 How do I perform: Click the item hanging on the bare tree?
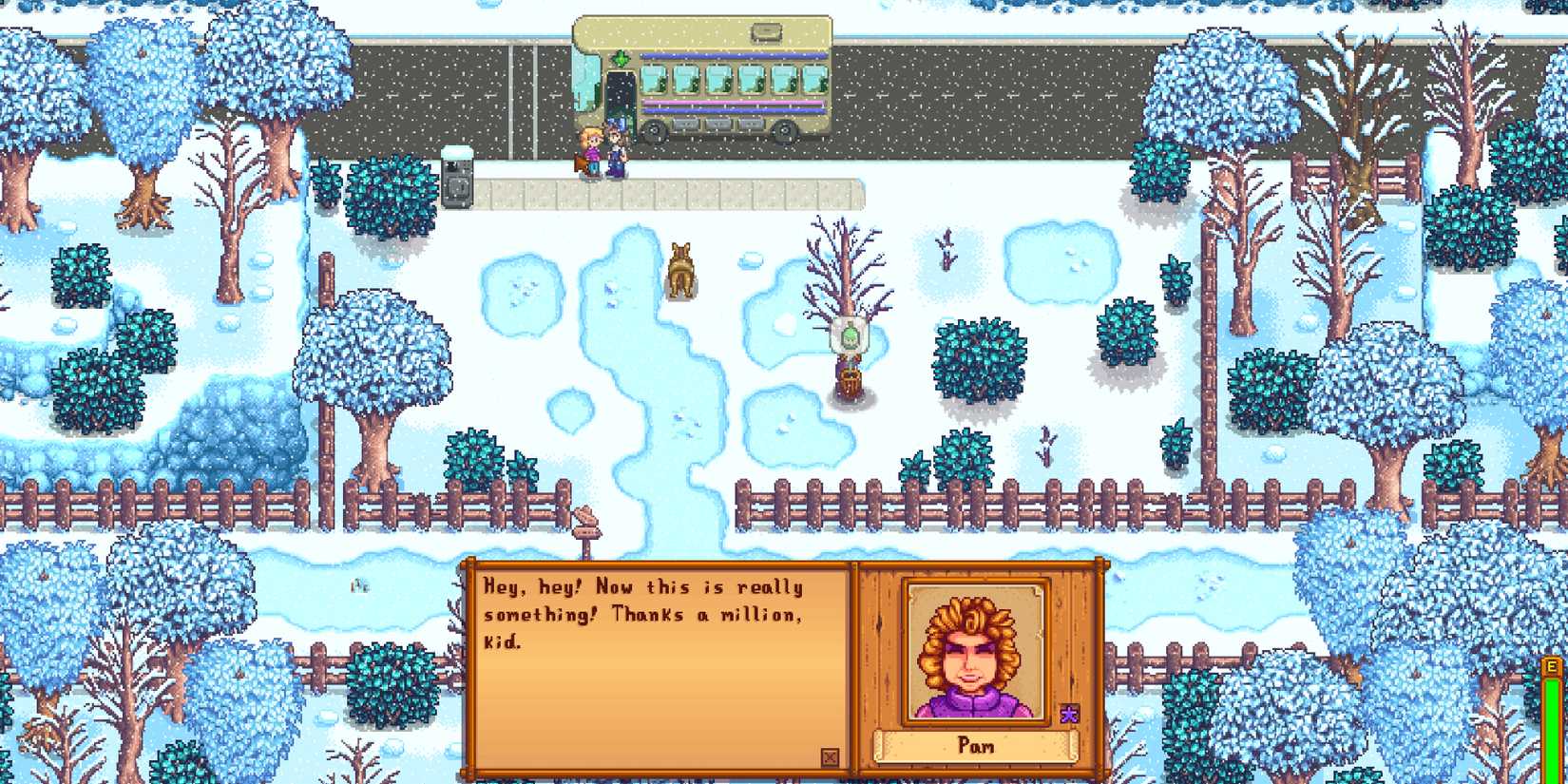pos(849,333)
